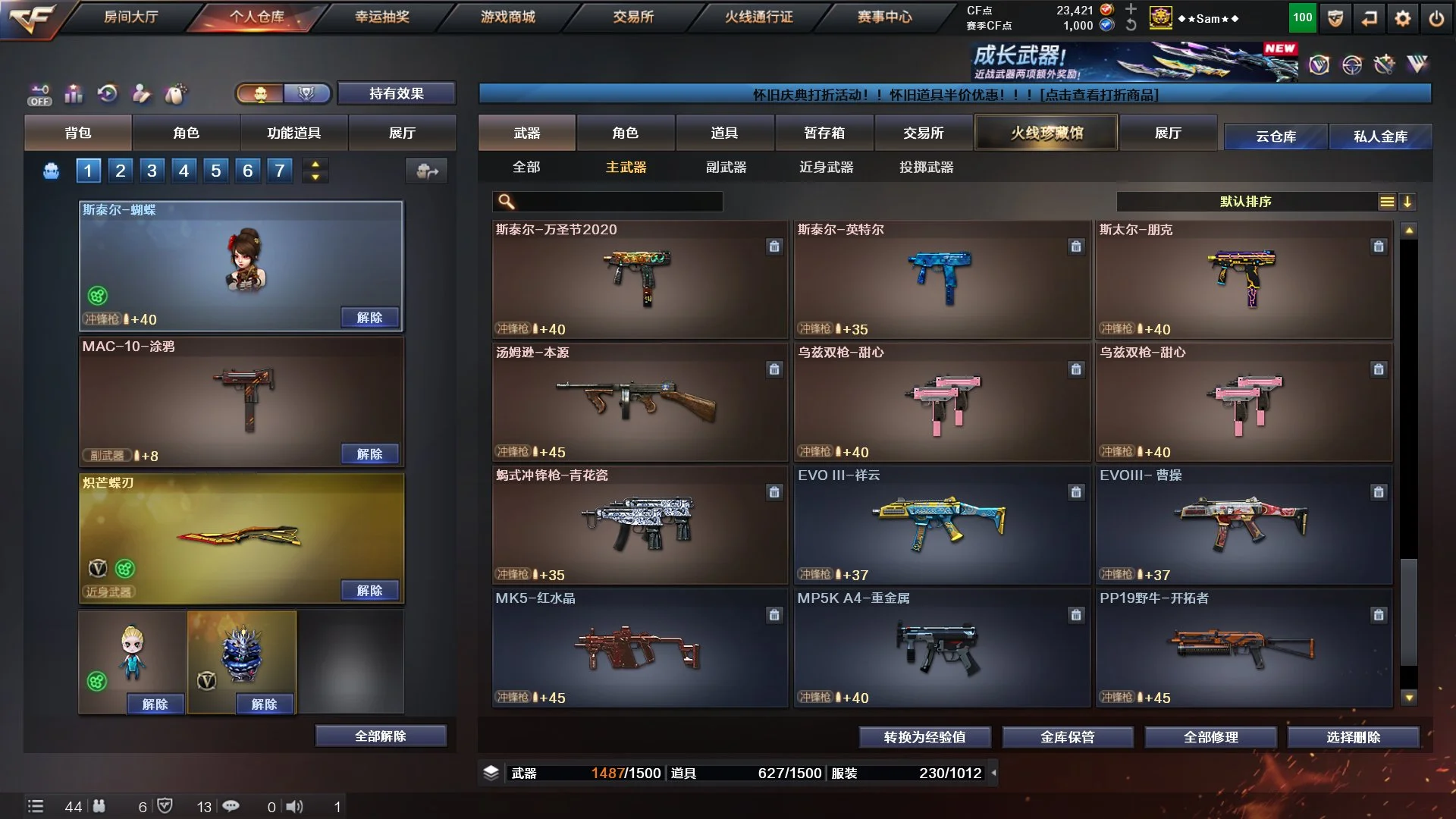Open the 默认排序 sort dropdown
The height and width of the screenshot is (819, 1456).
tap(1246, 201)
